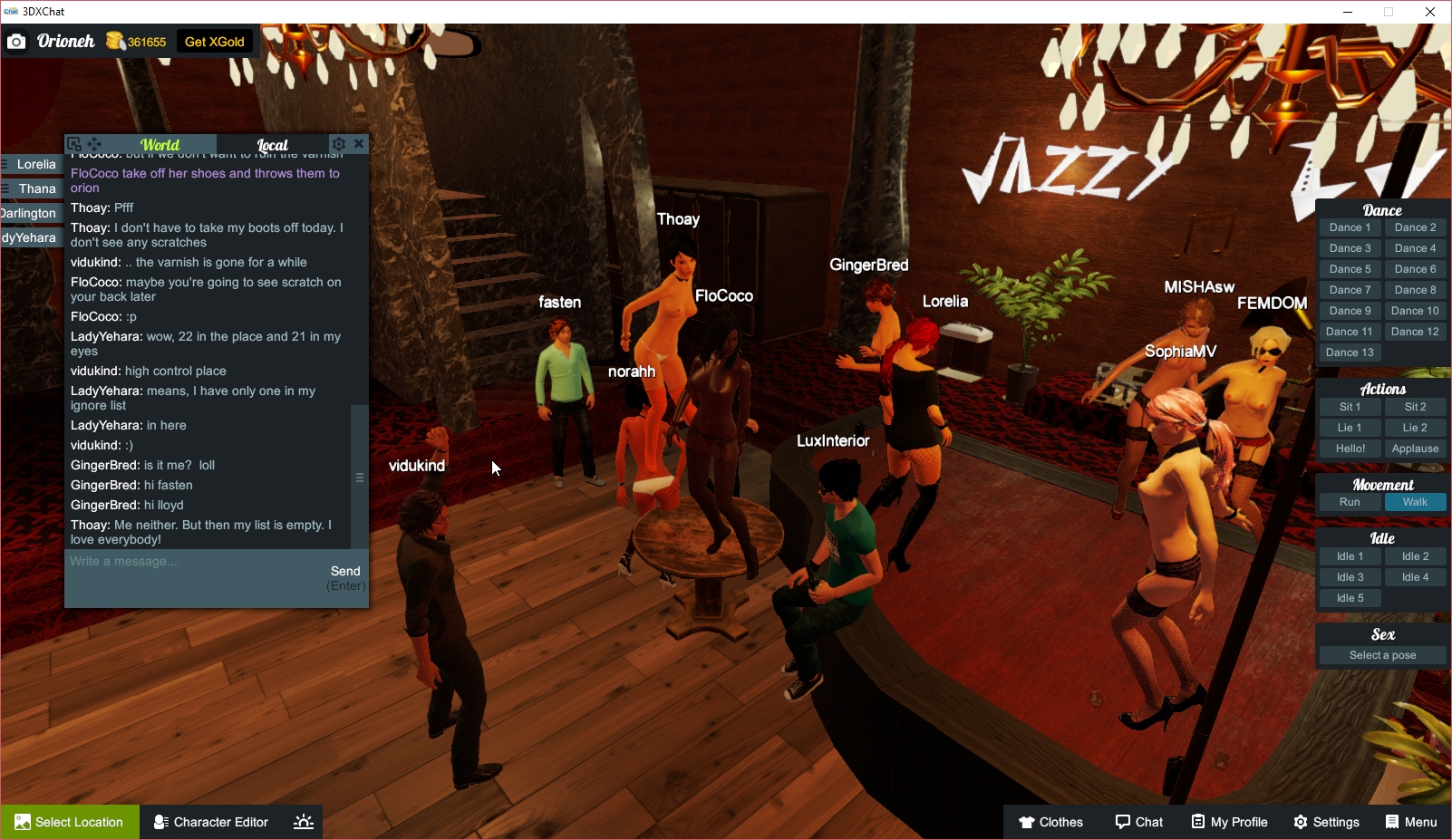Start Dance 1 from the Dance panel
The image size is (1452, 840).
coord(1350,227)
